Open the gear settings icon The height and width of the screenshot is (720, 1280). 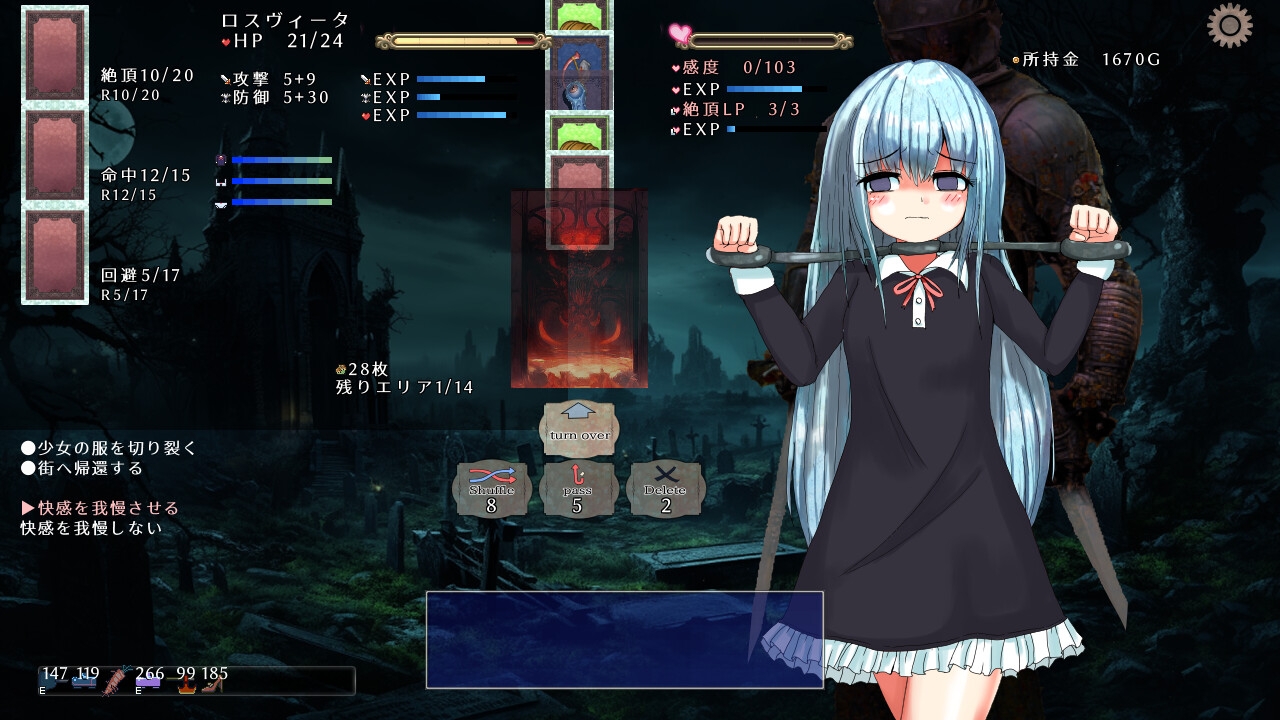[x=1229, y=26]
